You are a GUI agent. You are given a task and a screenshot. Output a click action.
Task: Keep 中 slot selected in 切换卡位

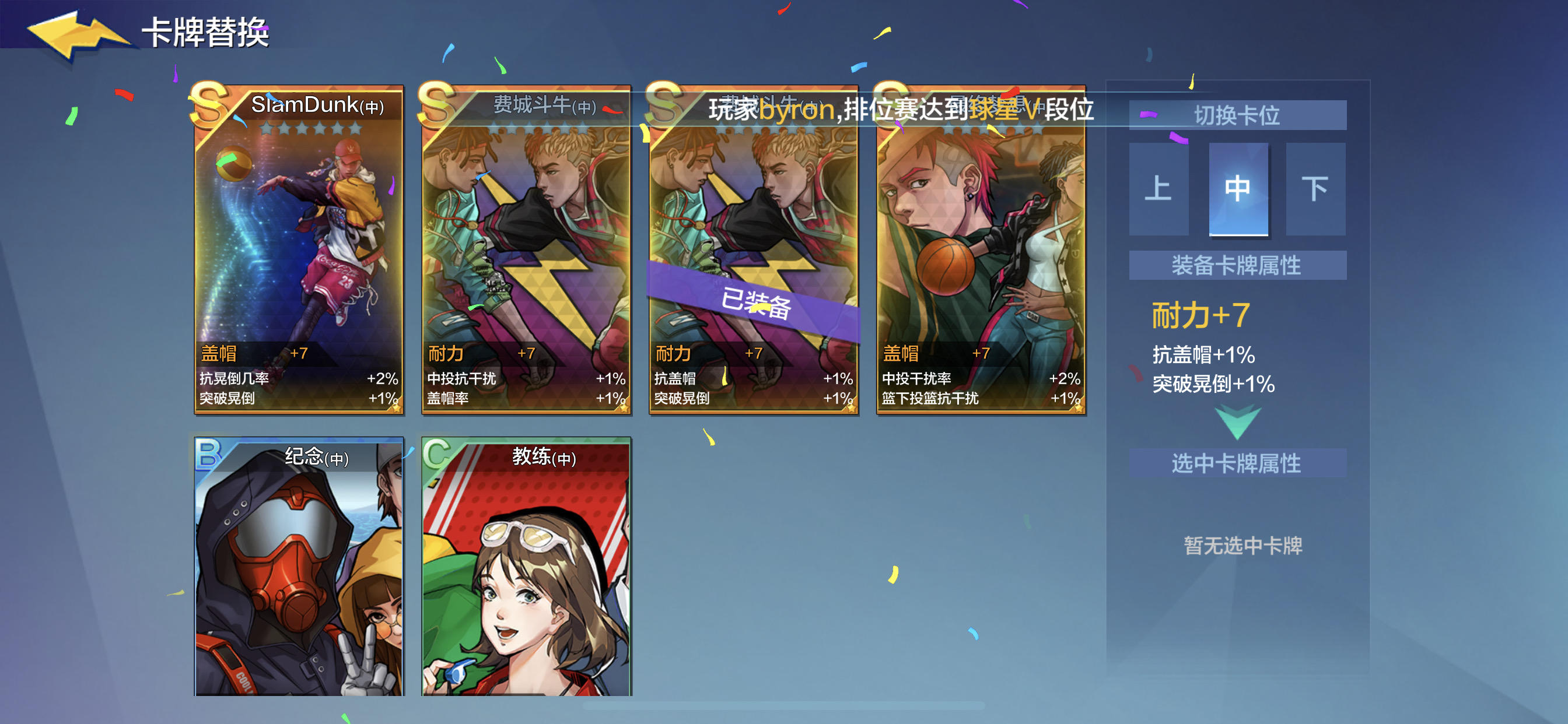coord(1238,190)
